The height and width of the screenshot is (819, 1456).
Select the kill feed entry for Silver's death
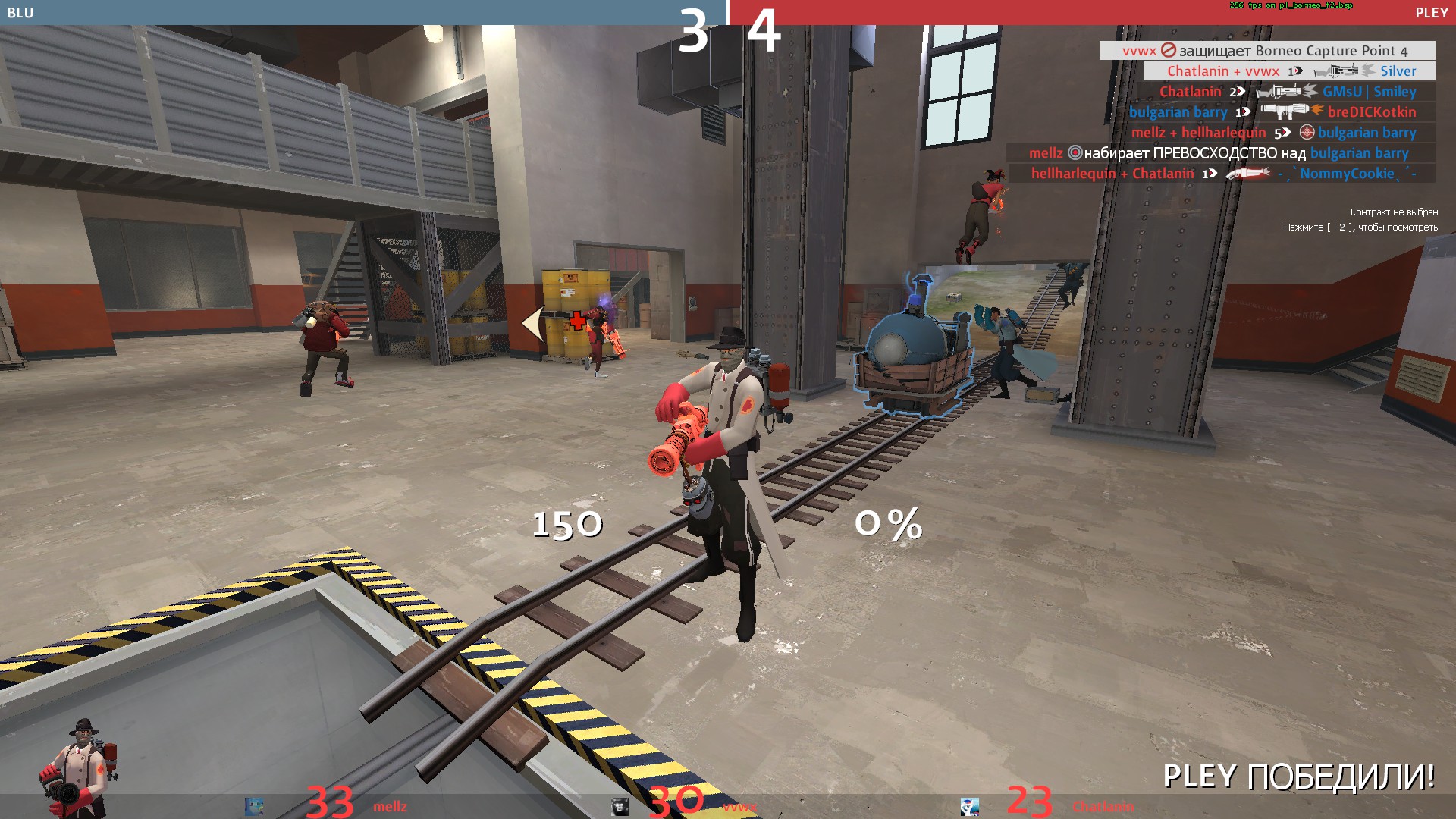click(x=1289, y=71)
